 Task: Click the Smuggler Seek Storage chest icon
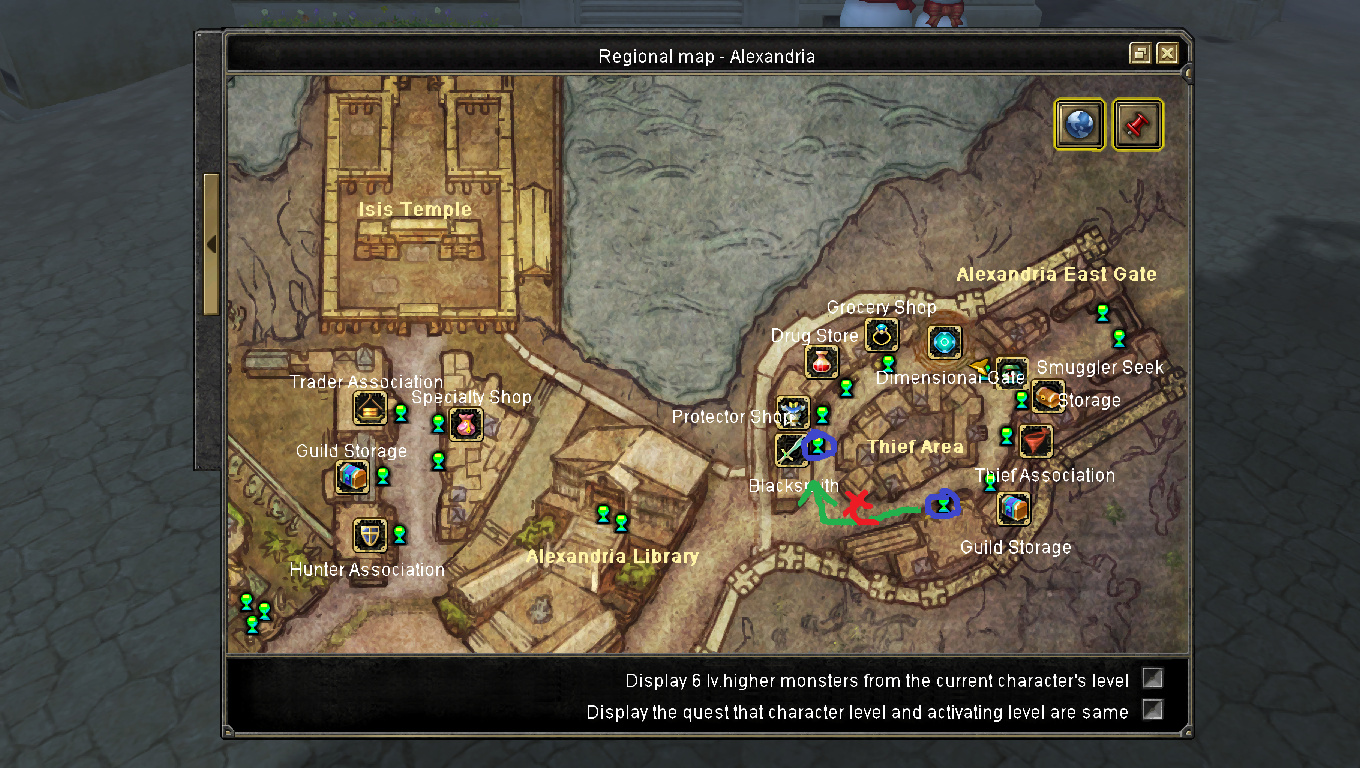[x=1047, y=397]
